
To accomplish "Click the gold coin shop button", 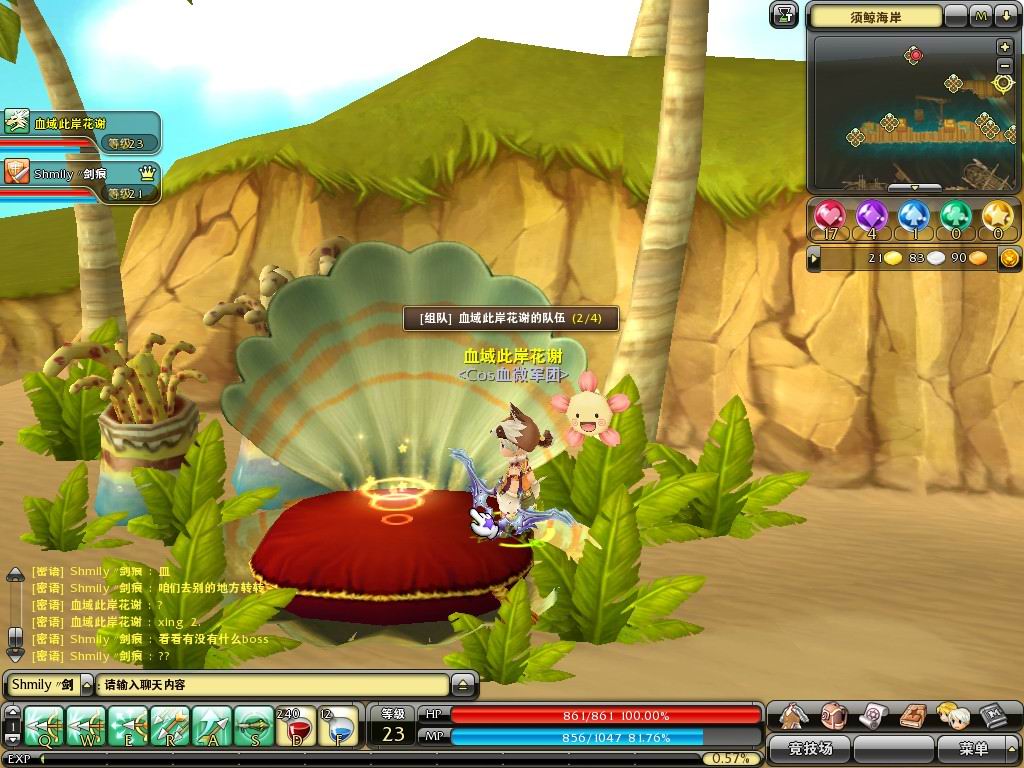I will [x=1009, y=258].
